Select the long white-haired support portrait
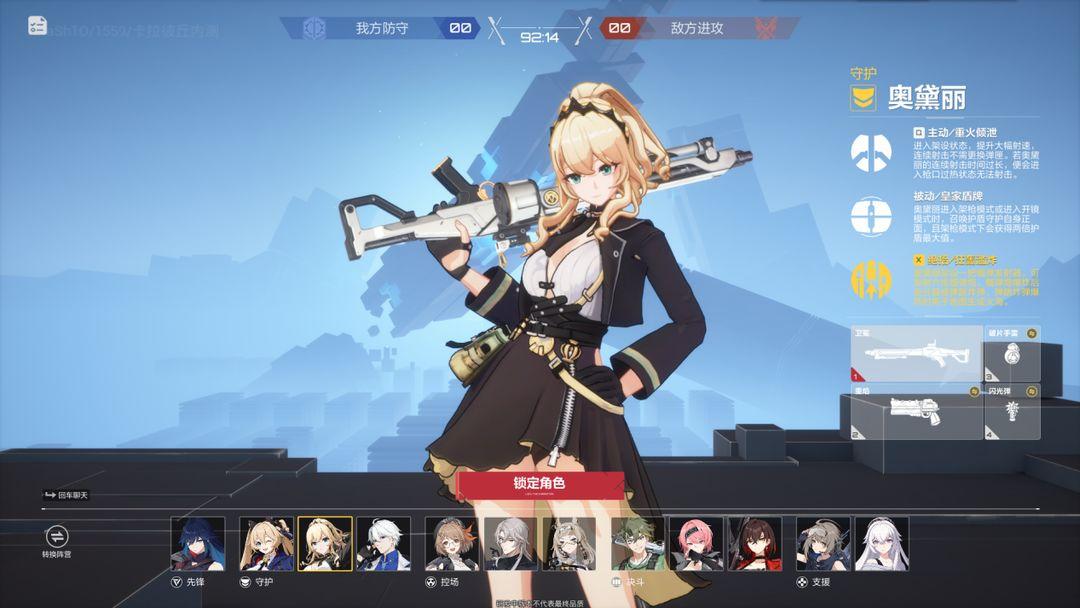 pyautogui.click(x=882, y=543)
